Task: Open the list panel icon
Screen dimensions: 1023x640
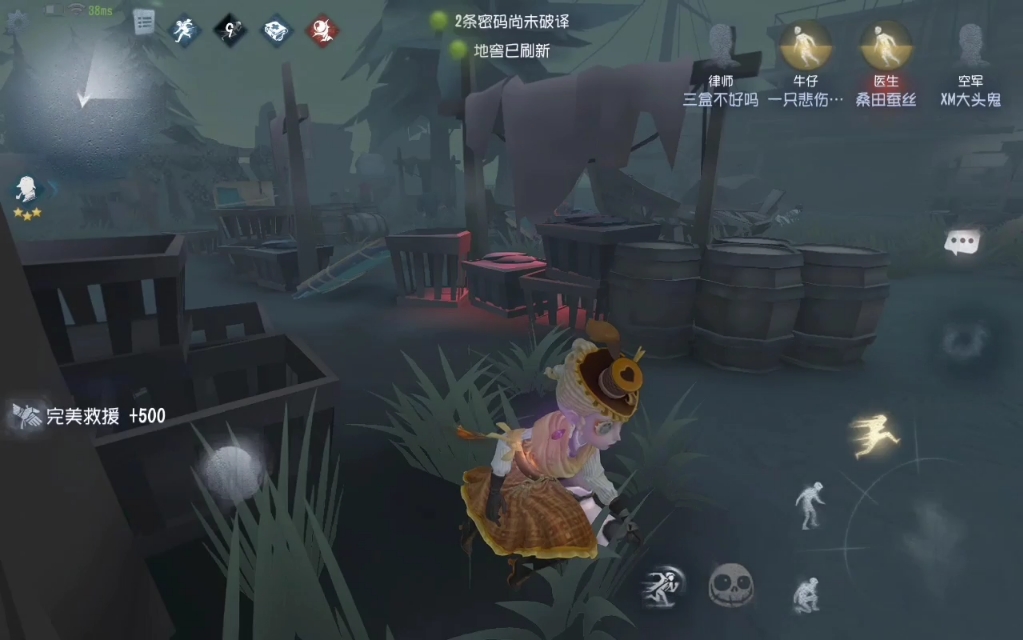Action: (x=145, y=22)
